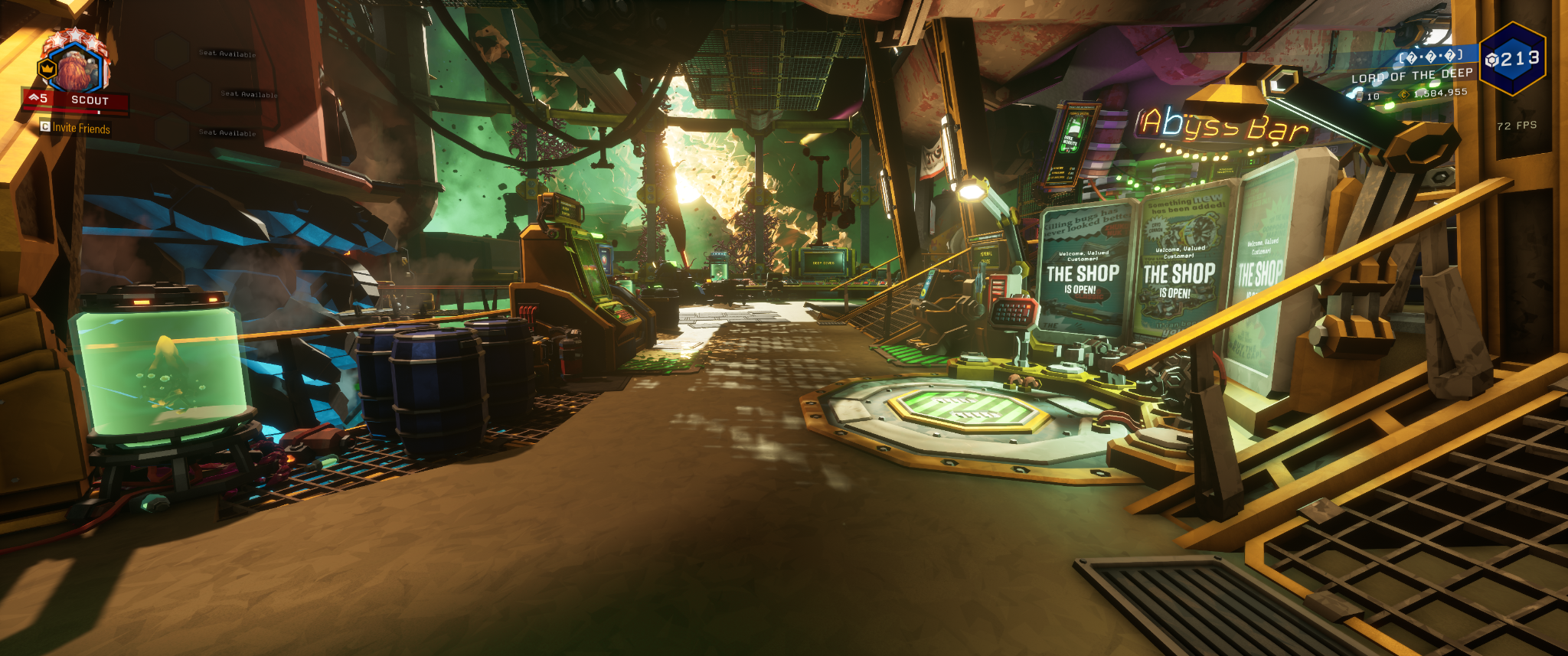This screenshot has height=656, width=1568.
Task: Select the red Scout class banner
Action: [x=77, y=100]
